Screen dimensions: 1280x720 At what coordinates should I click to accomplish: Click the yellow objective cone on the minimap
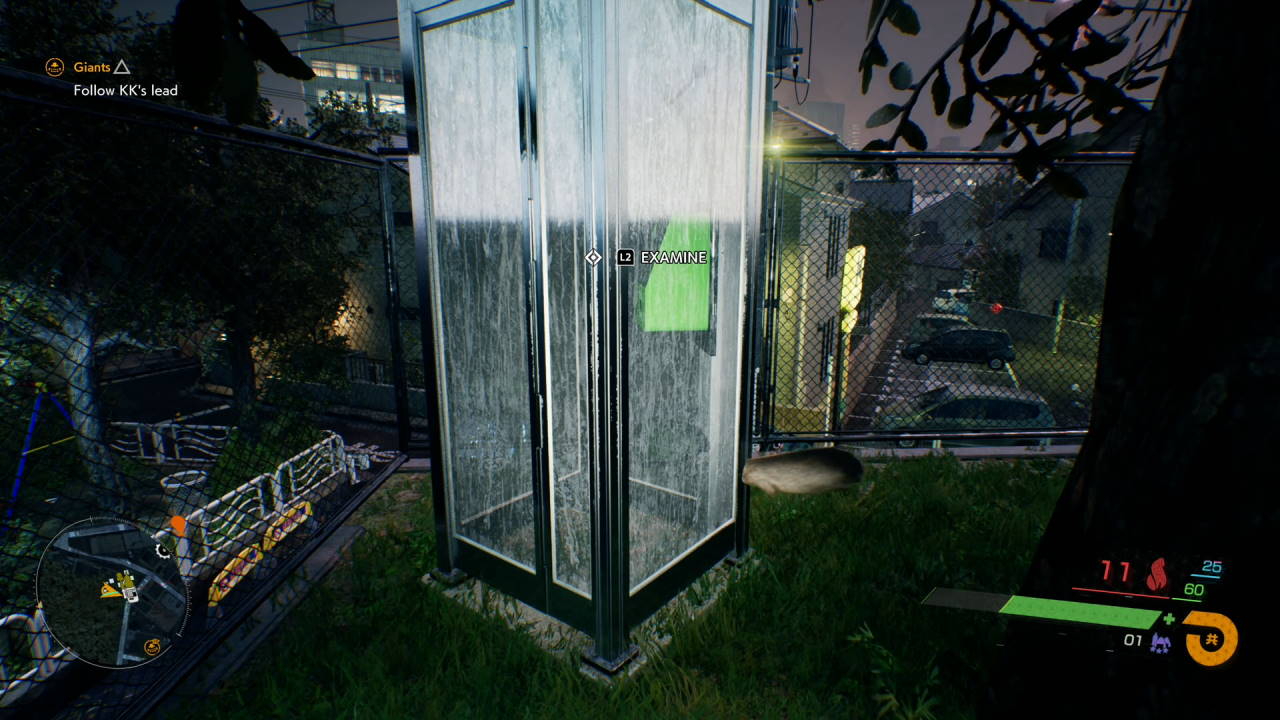pyautogui.click(x=110, y=590)
